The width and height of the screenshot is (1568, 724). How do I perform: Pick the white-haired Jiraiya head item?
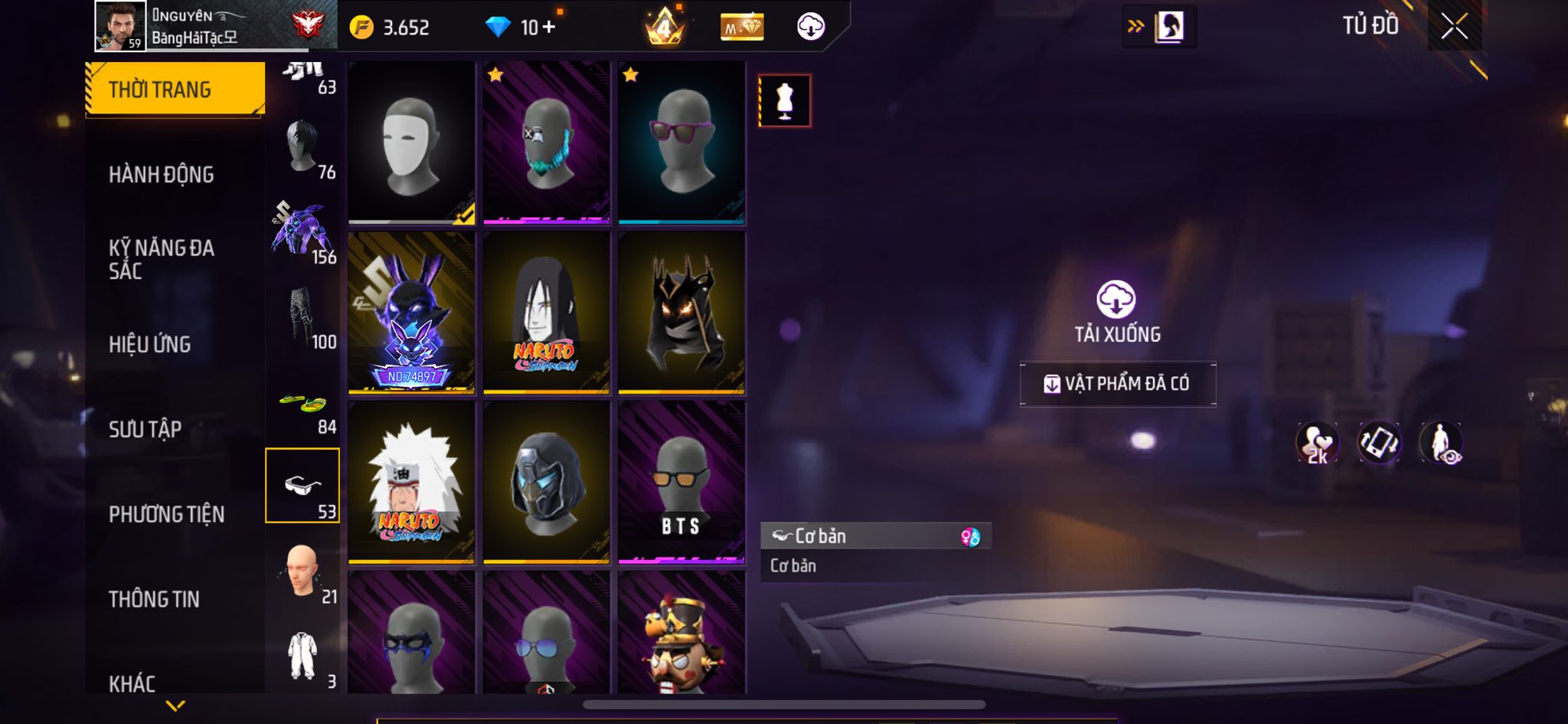412,482
